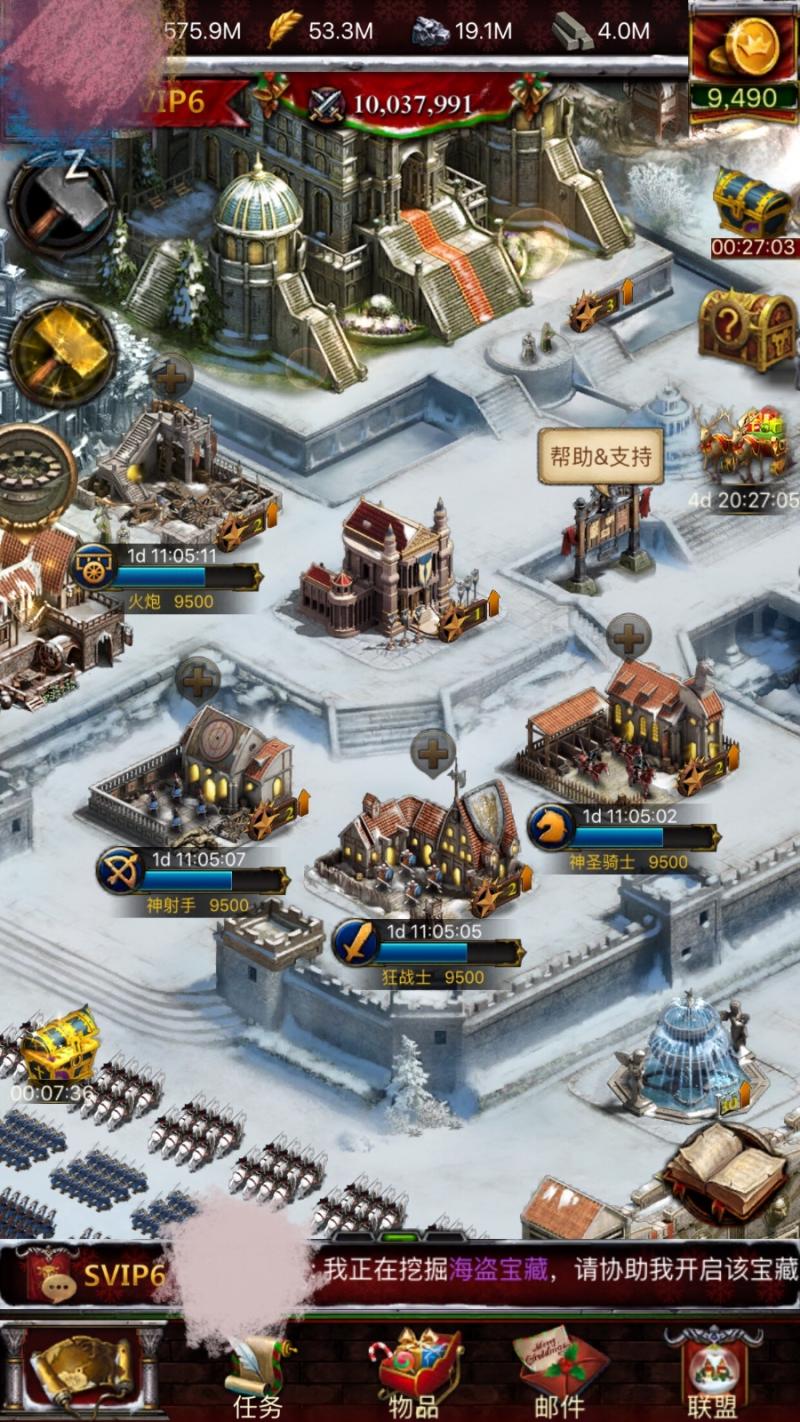Open the golden chest with timer

(59, 1046)
